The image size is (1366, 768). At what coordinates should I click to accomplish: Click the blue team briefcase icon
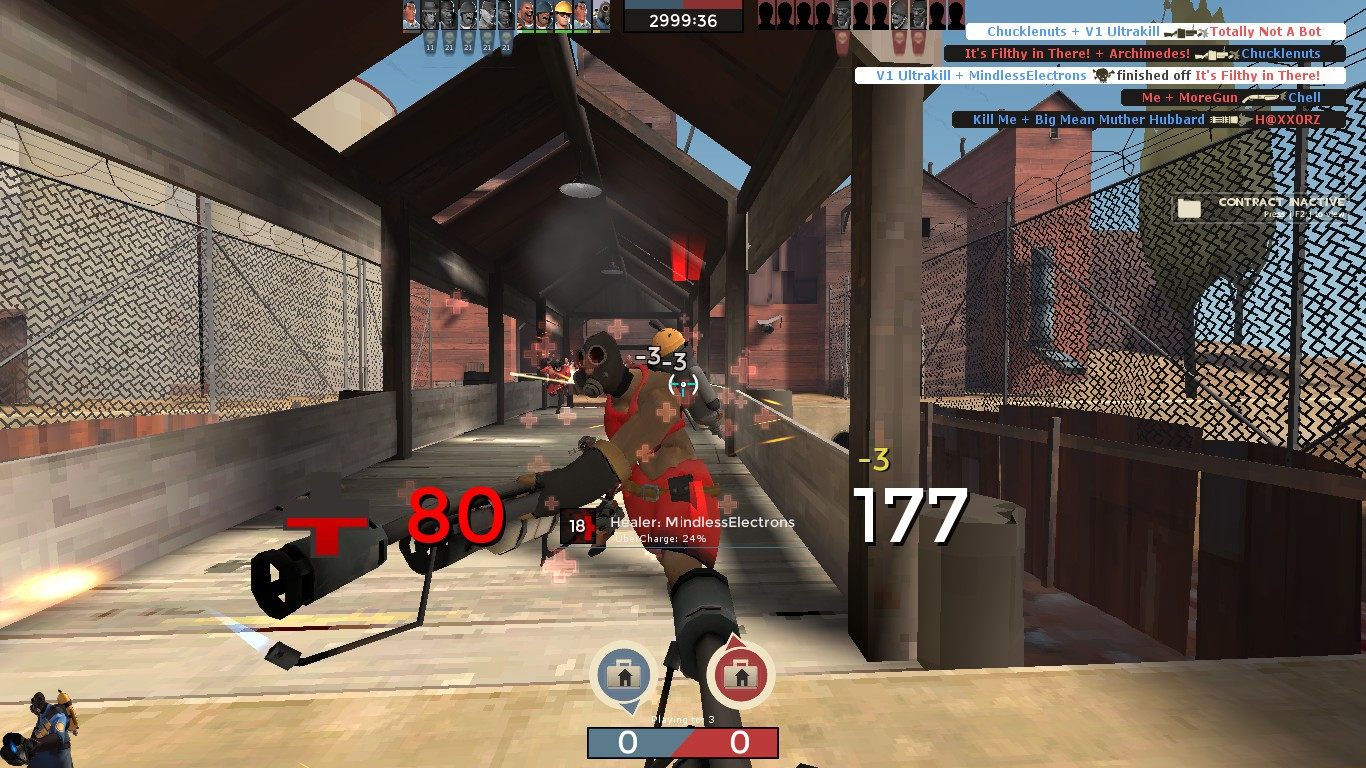click(x=625, y=675)
